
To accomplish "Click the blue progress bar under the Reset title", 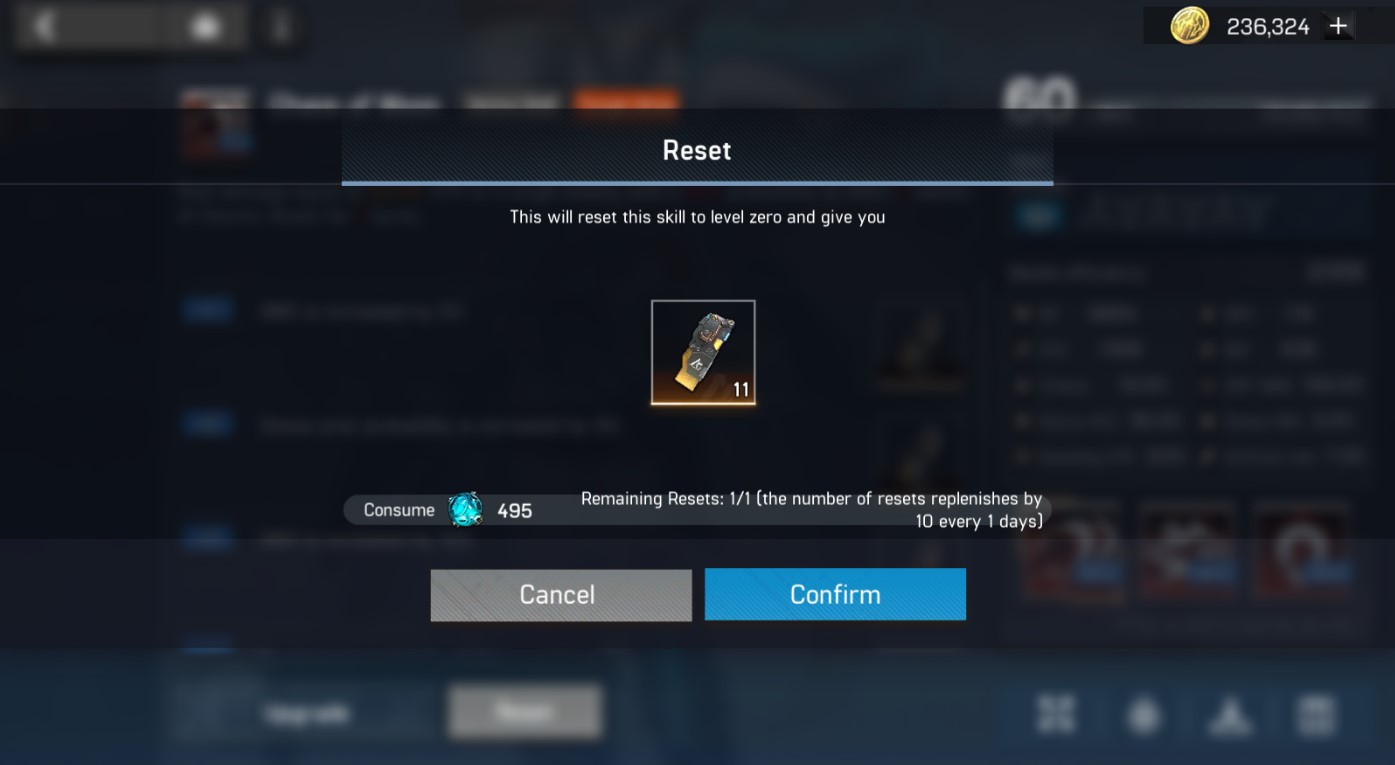I will [x=697, y=183].
